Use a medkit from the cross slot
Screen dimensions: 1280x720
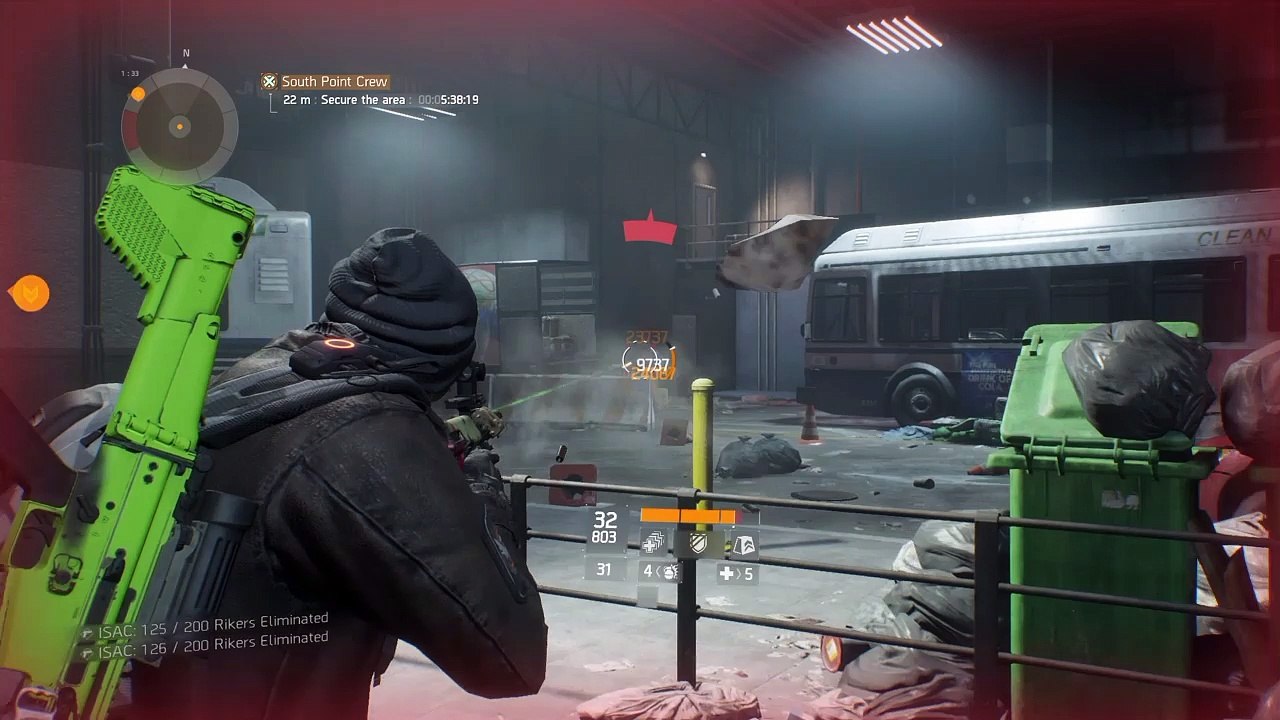736,574
